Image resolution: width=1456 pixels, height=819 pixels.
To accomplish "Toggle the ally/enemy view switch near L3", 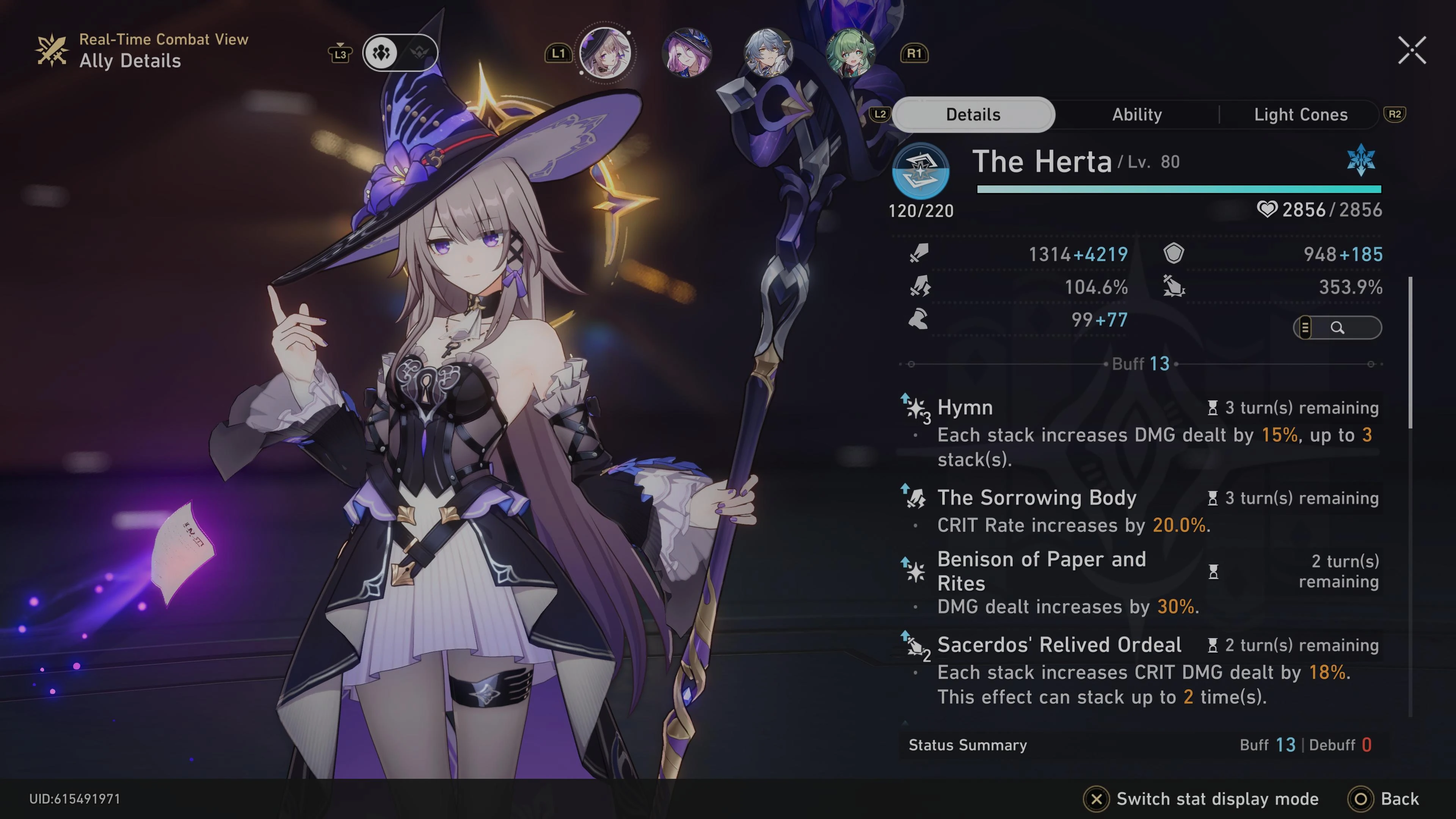I will pos(400,53).
